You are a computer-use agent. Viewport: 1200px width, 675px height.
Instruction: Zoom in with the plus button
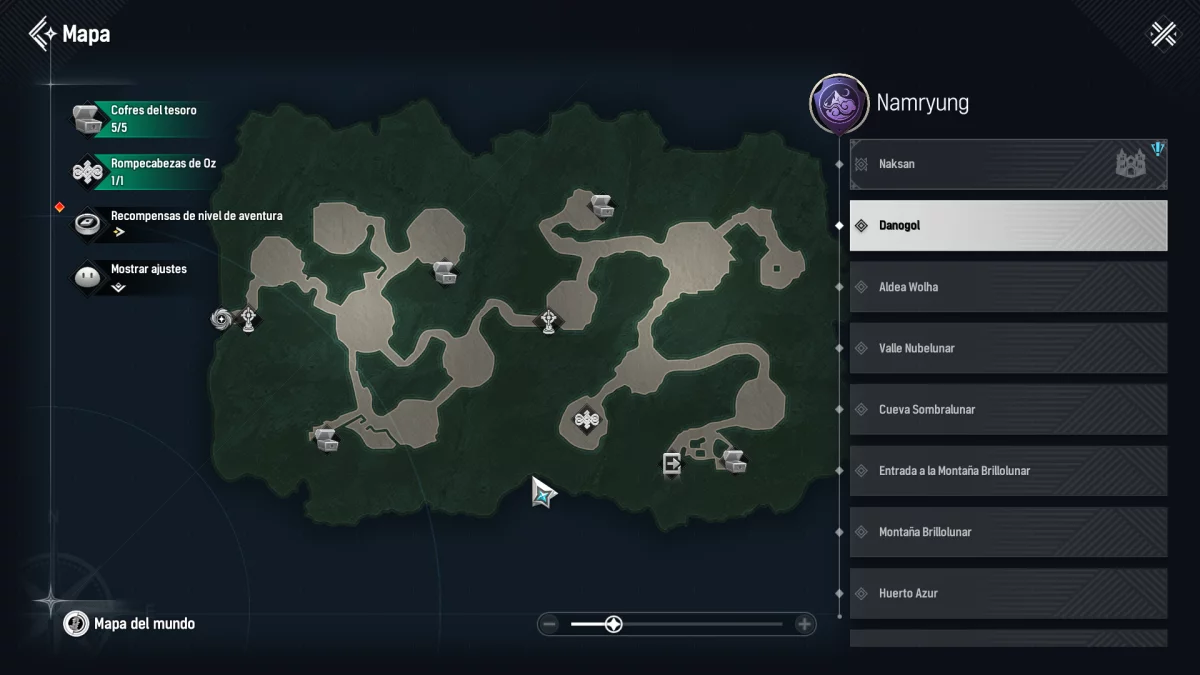[804, 625]
